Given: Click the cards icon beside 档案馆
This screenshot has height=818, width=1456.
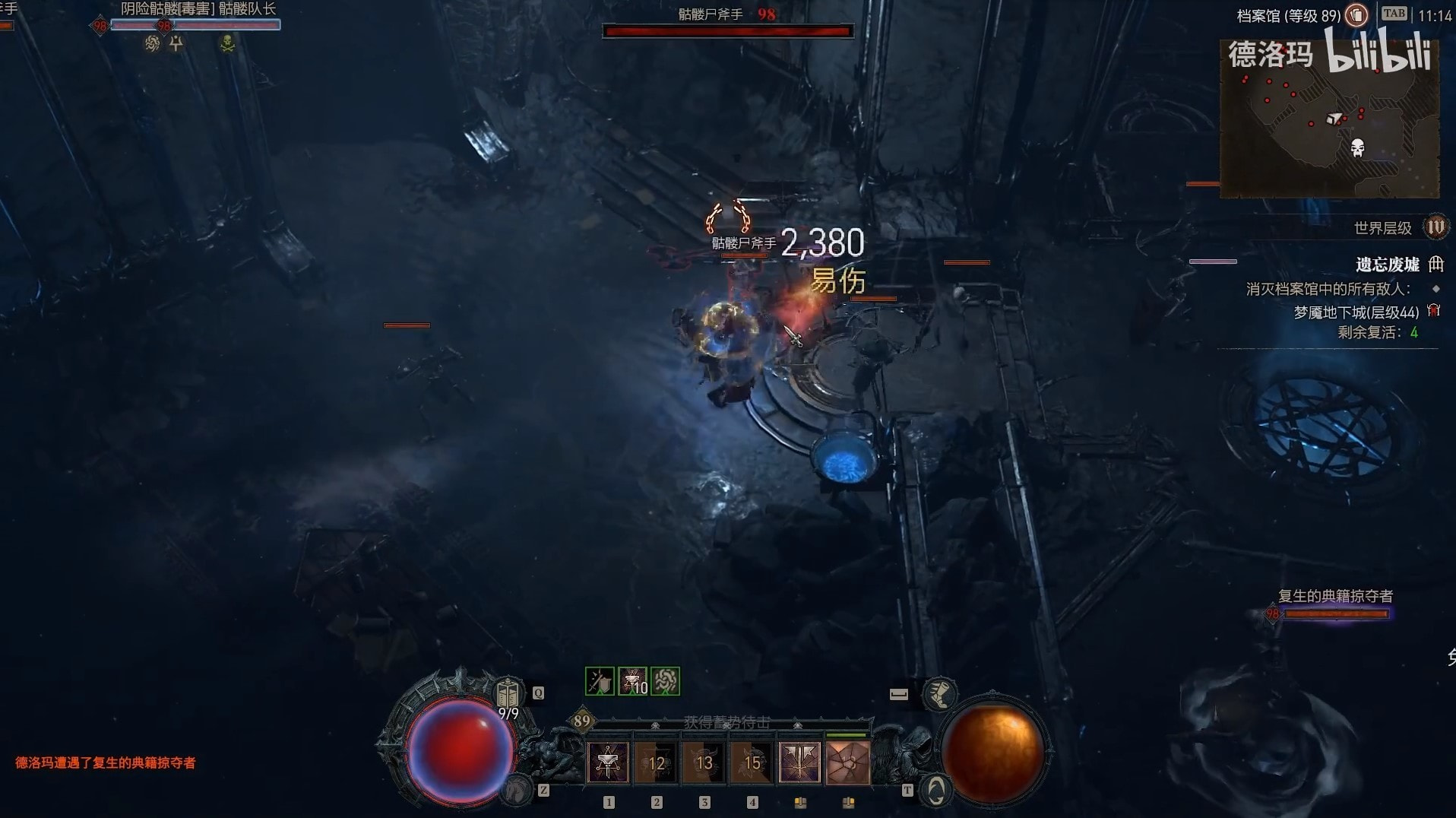Looking at the screenshot, I should pos(1356,15).
